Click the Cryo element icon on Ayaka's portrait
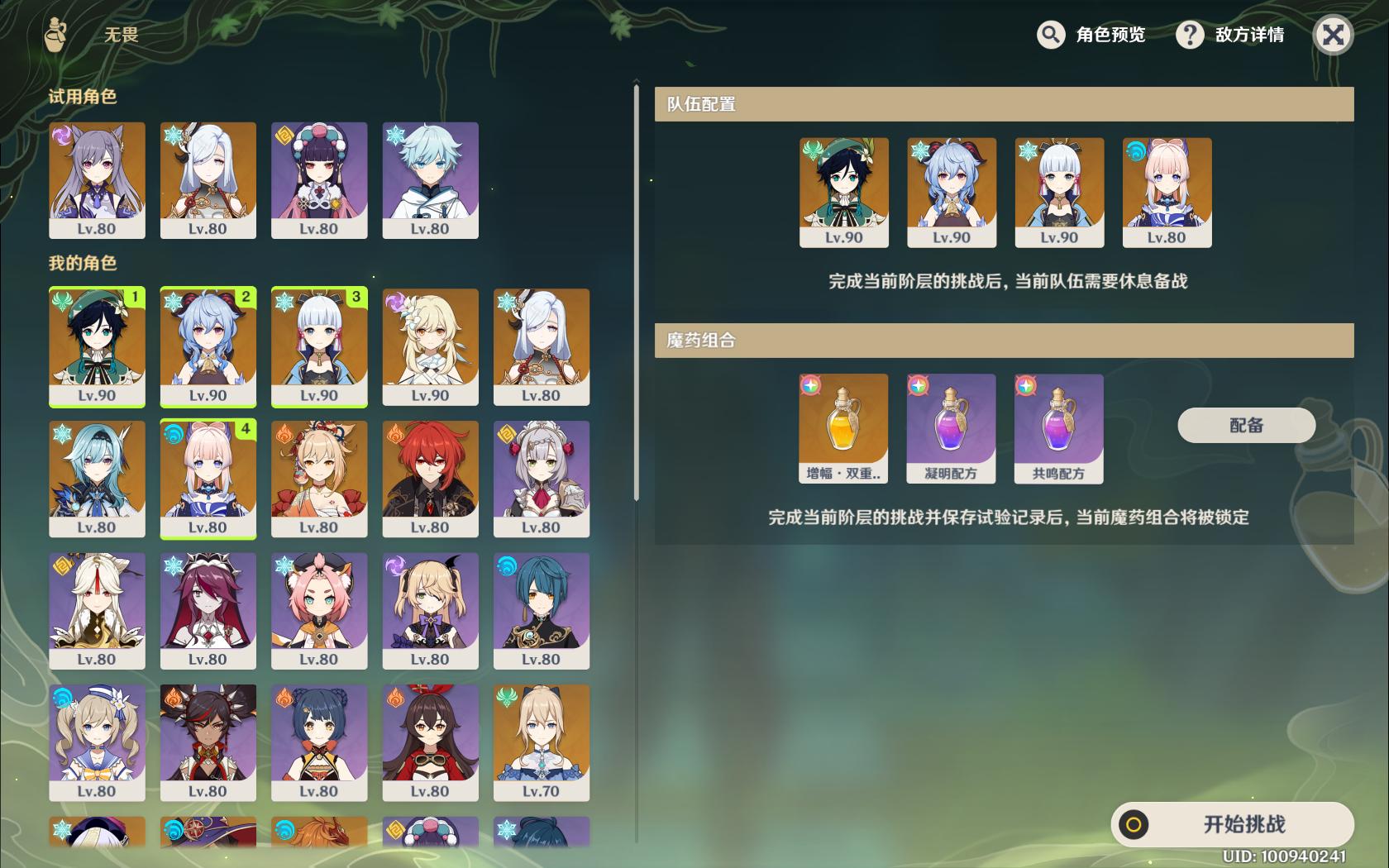The image size is (1389, 868). click(284, 301)
